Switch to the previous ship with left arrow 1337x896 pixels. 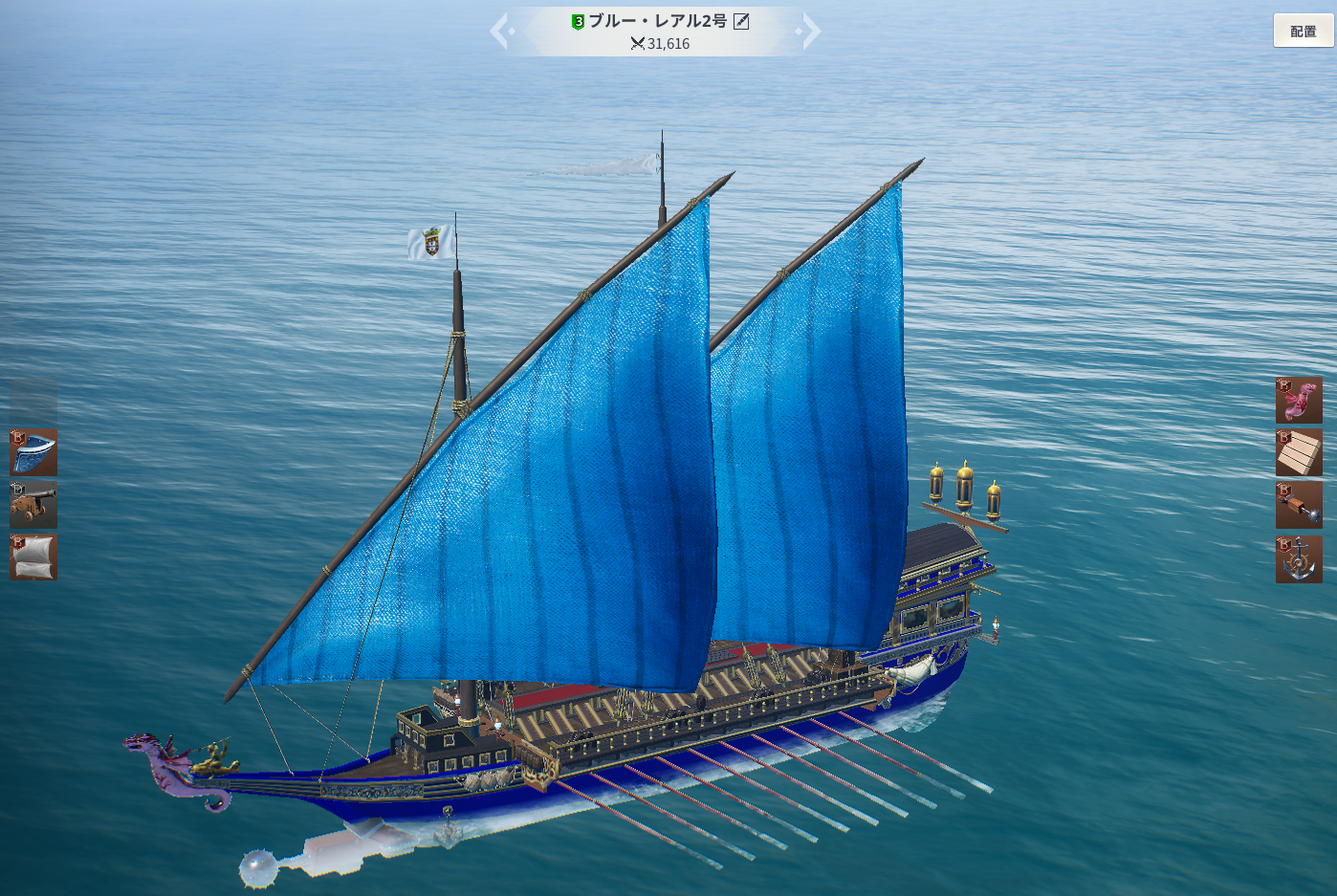click(502, 31)
